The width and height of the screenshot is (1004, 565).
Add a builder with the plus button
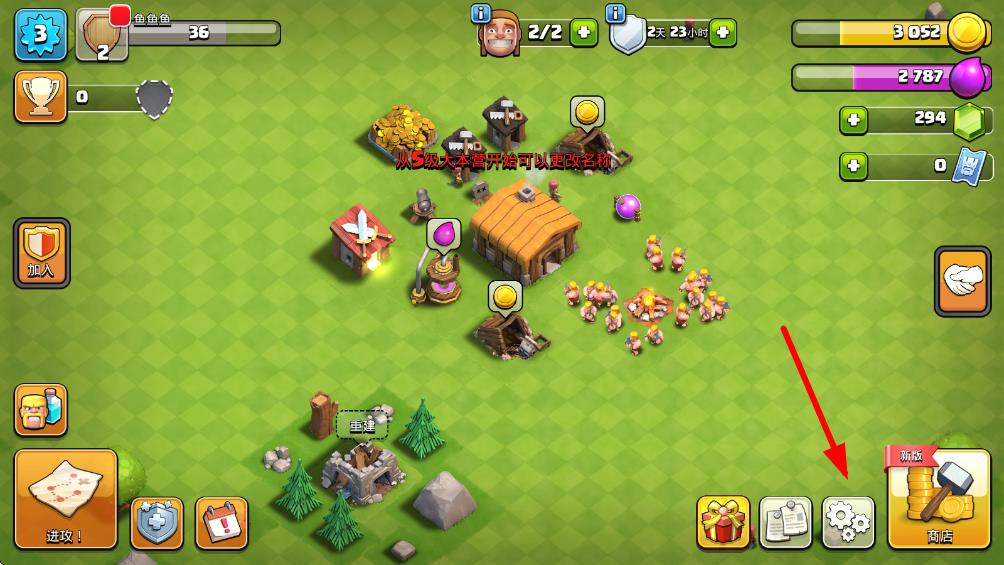coord(584,33)
